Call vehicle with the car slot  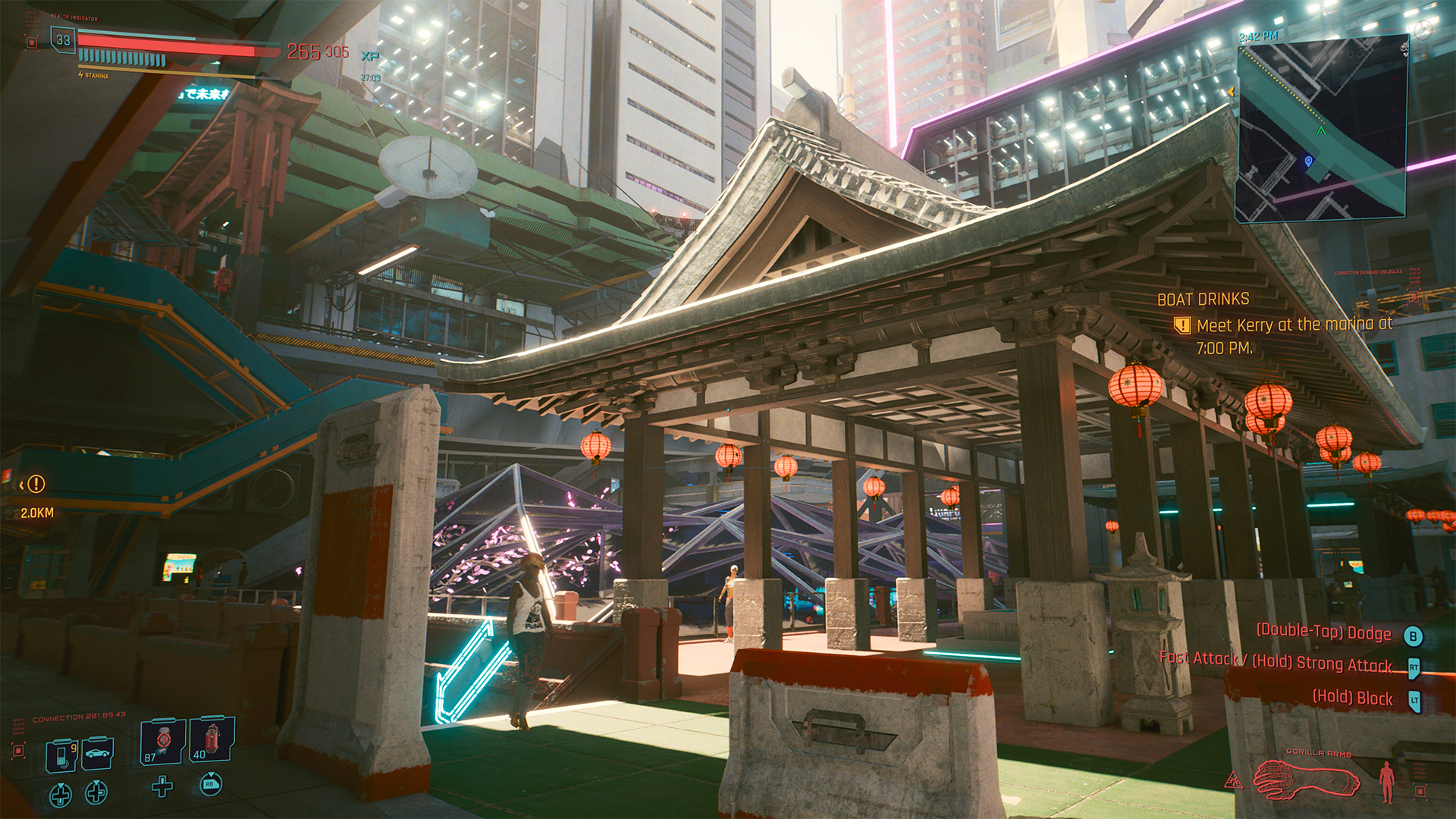tap(99, 752)
